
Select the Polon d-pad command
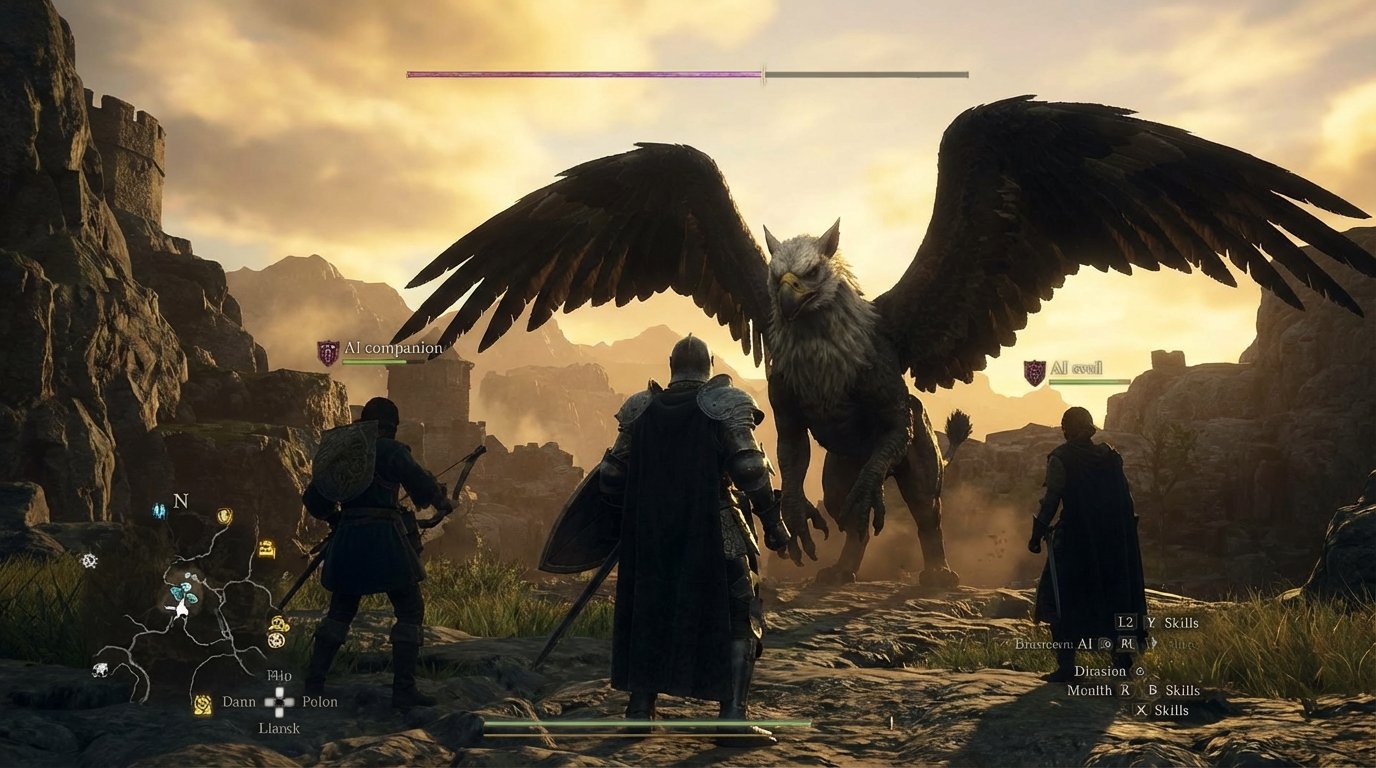point(318,702)
